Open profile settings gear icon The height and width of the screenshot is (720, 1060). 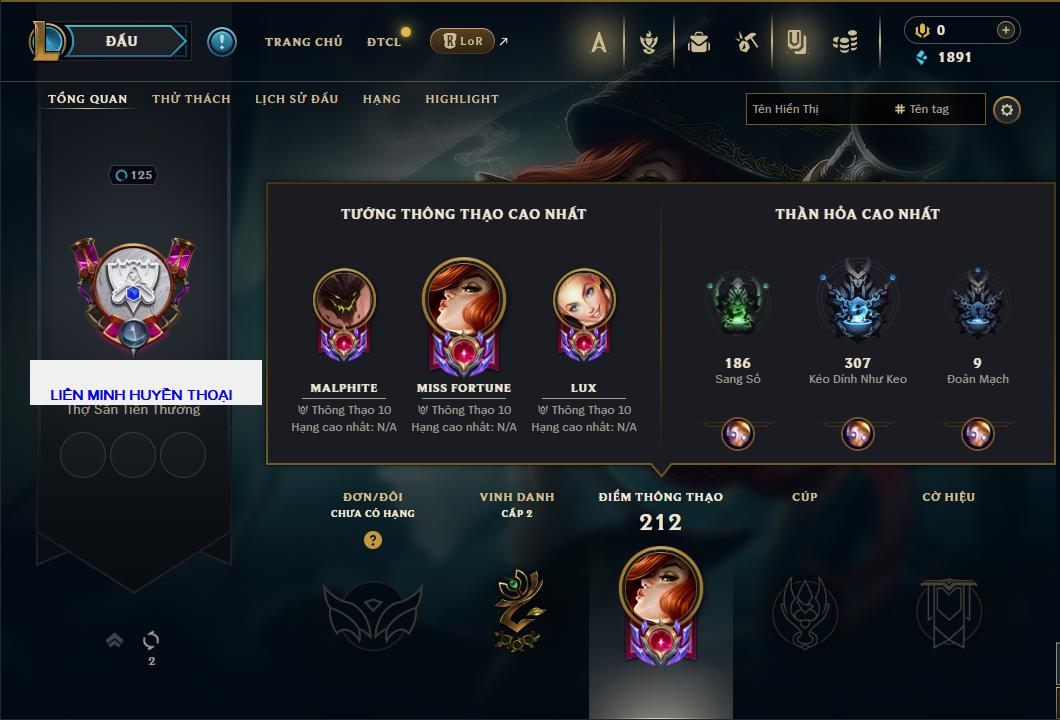click(x=1007, y=109)
